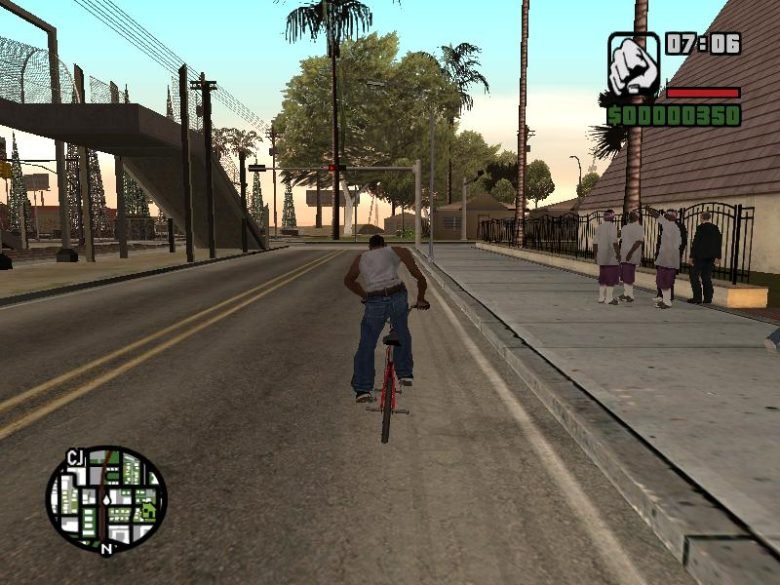The height and width of the screenshot is (585, 780).
Task: Select the CJ mission marker on radar
Action: (76, 458)
